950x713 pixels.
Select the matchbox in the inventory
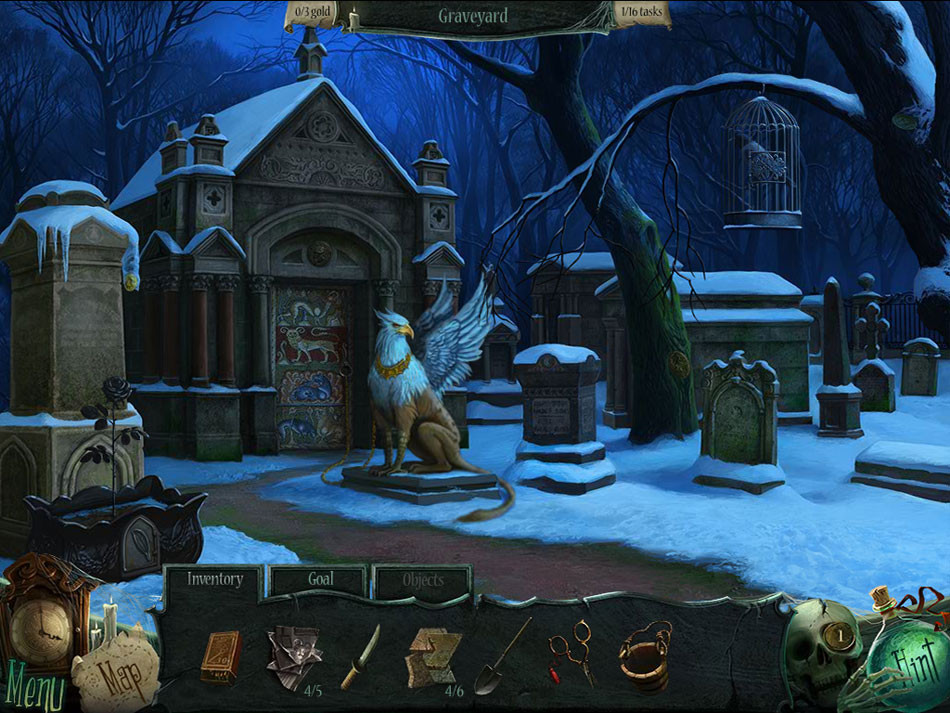coord(219,657)
